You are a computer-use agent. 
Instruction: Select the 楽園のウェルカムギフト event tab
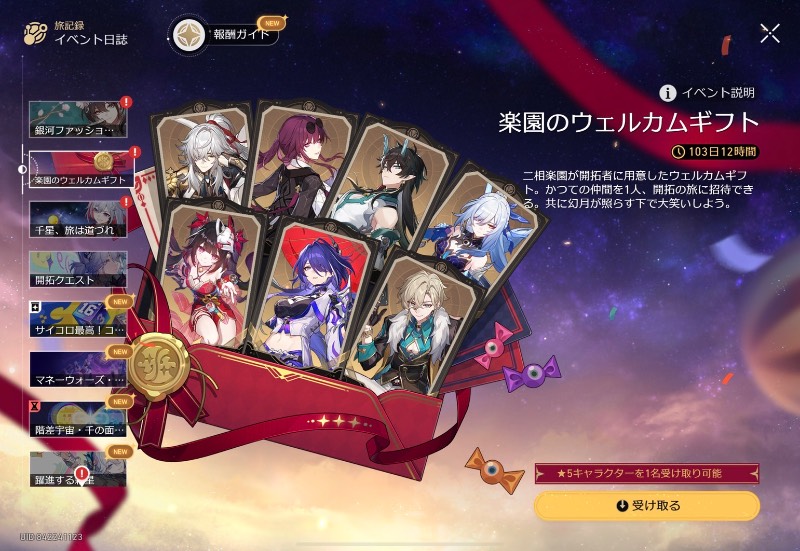pyautogui.click(x=79, y=168)
